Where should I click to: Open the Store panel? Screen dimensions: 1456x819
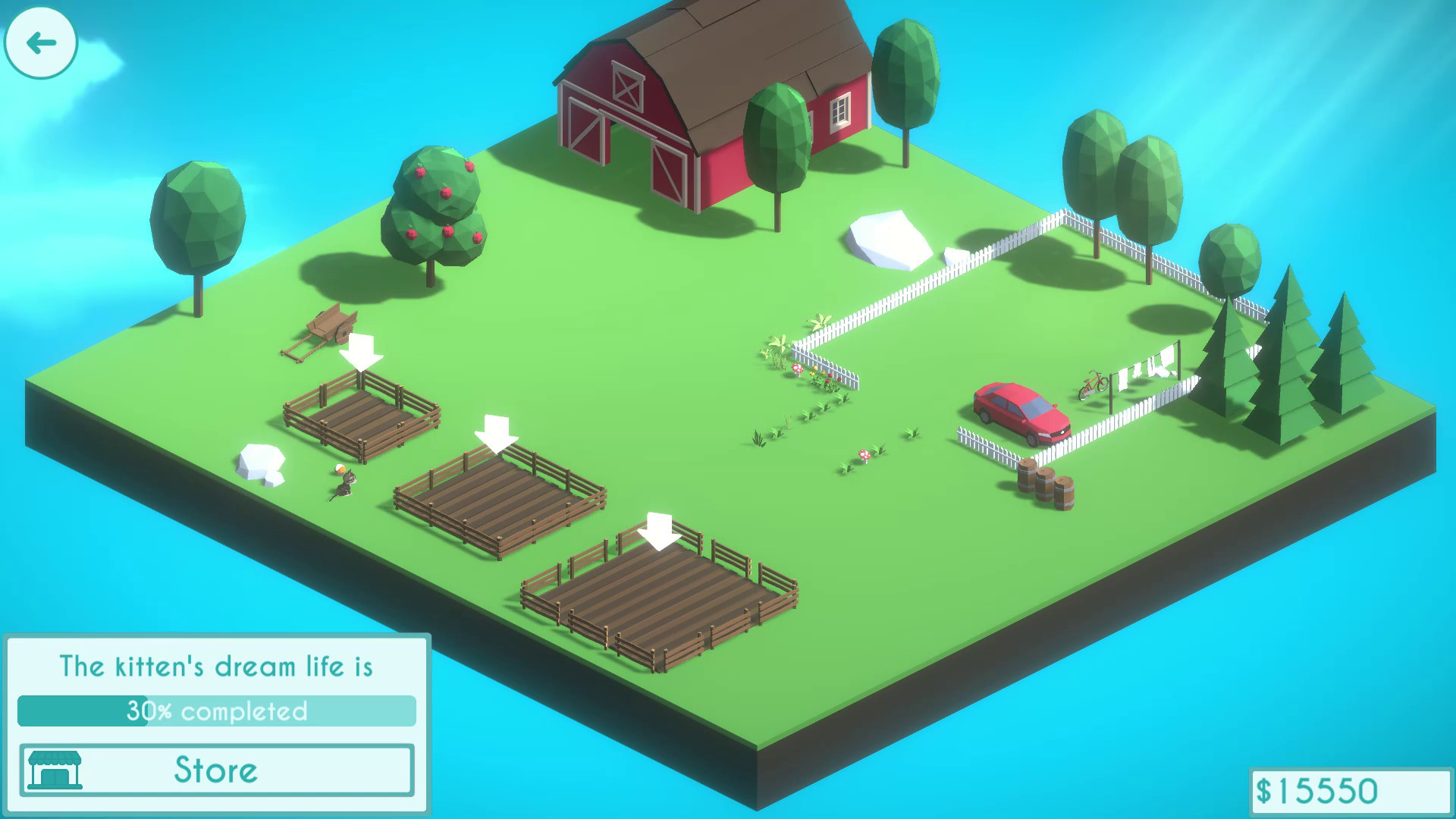(x=214, y=770)
